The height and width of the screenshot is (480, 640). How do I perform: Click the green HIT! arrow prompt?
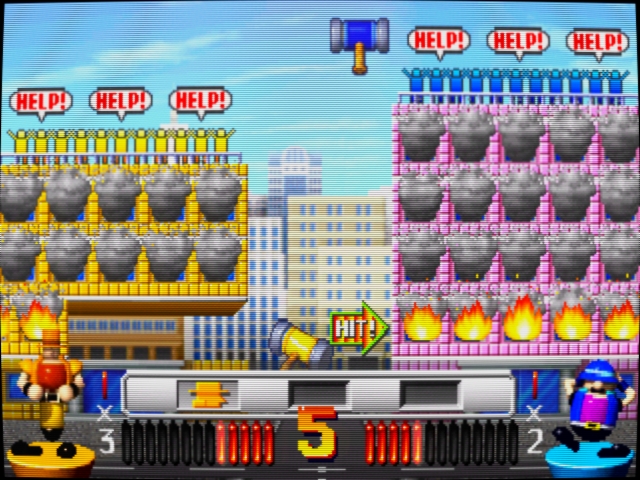[x=359, y=326]
